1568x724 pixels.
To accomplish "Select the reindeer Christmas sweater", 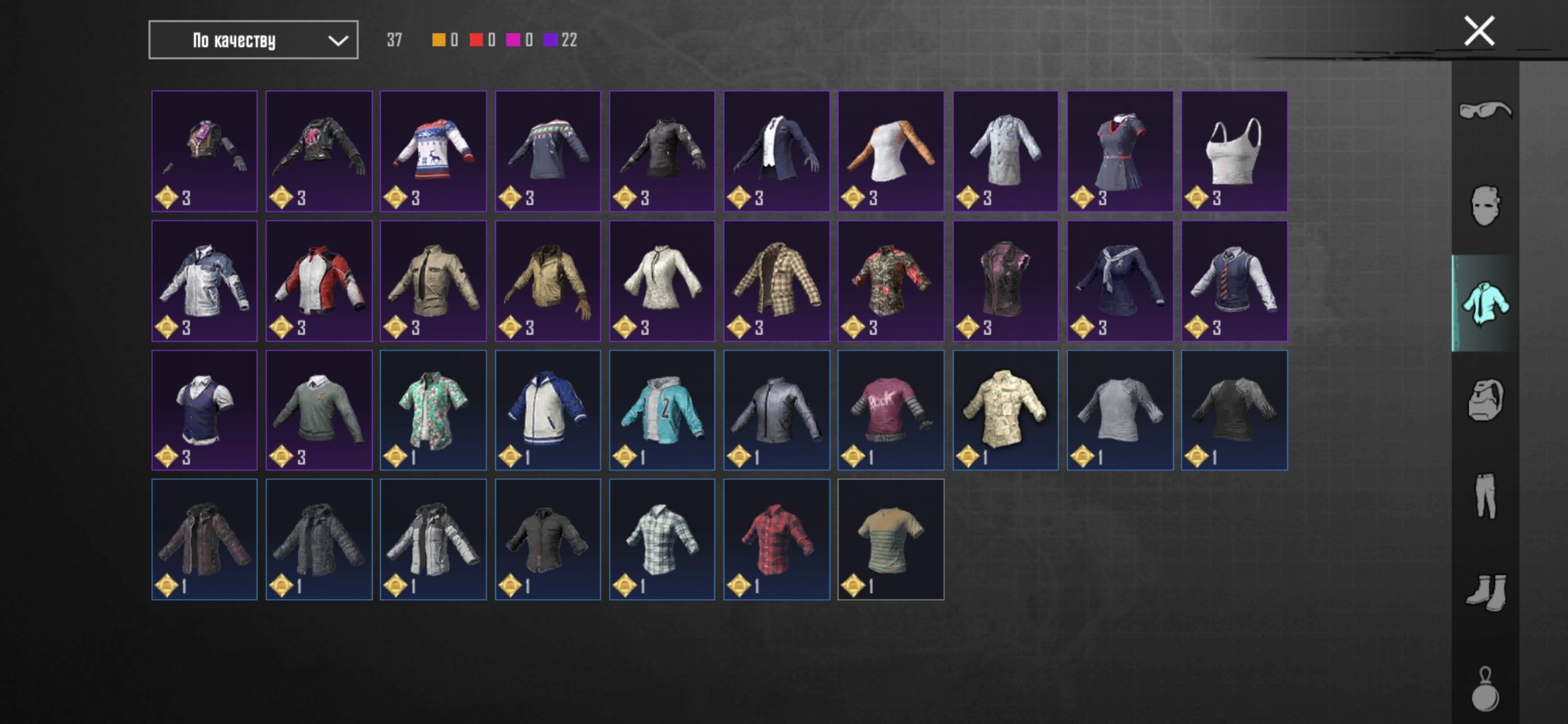I will (x=433, y=152).
